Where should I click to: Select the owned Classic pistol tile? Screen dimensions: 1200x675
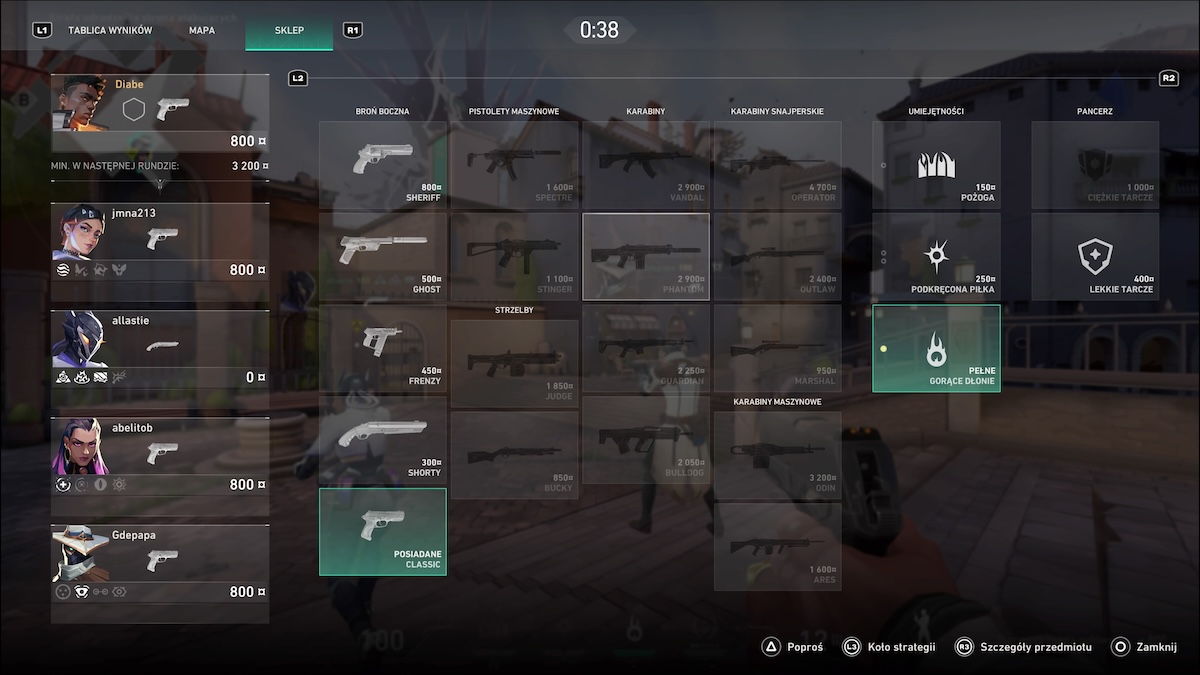[x=383, y=531]
